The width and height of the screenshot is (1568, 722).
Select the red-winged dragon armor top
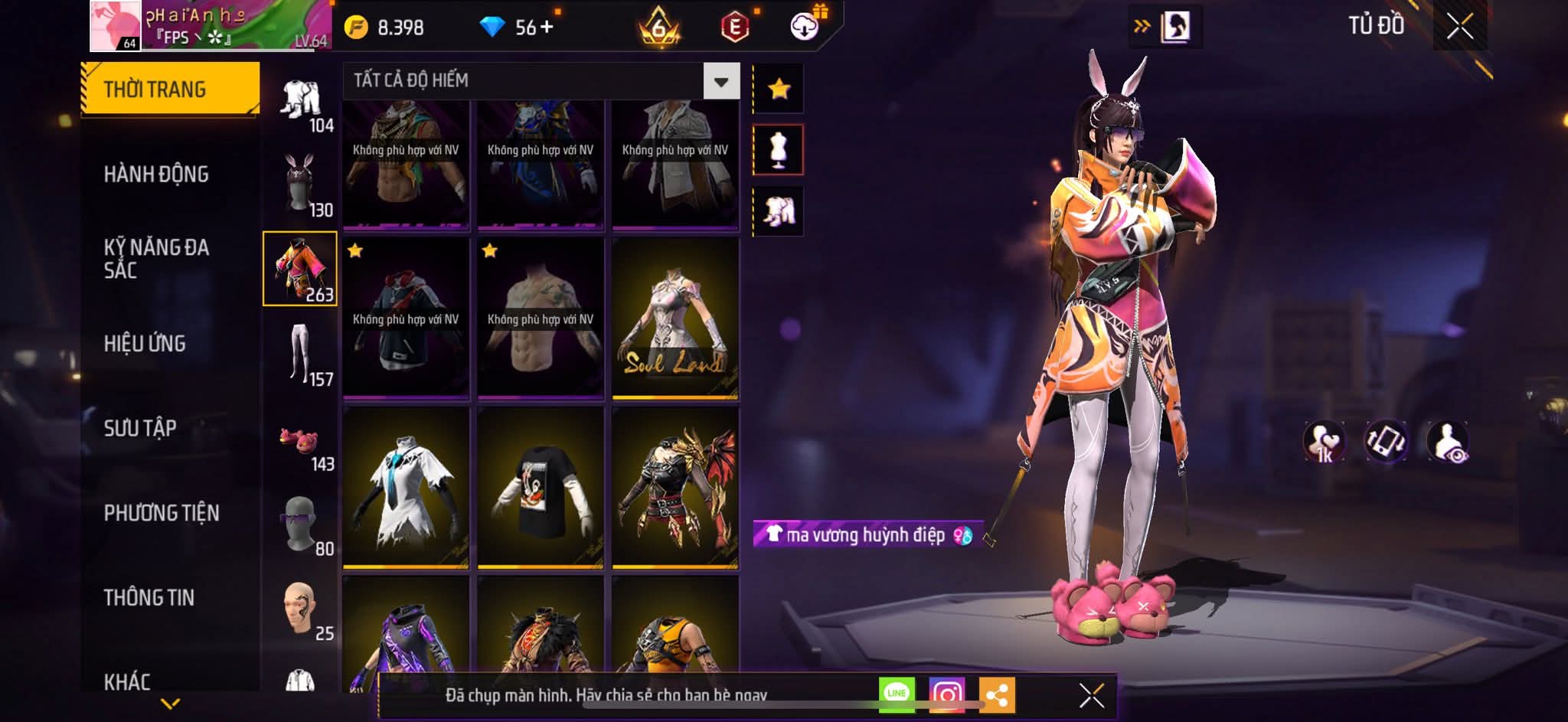click(675, 488)
